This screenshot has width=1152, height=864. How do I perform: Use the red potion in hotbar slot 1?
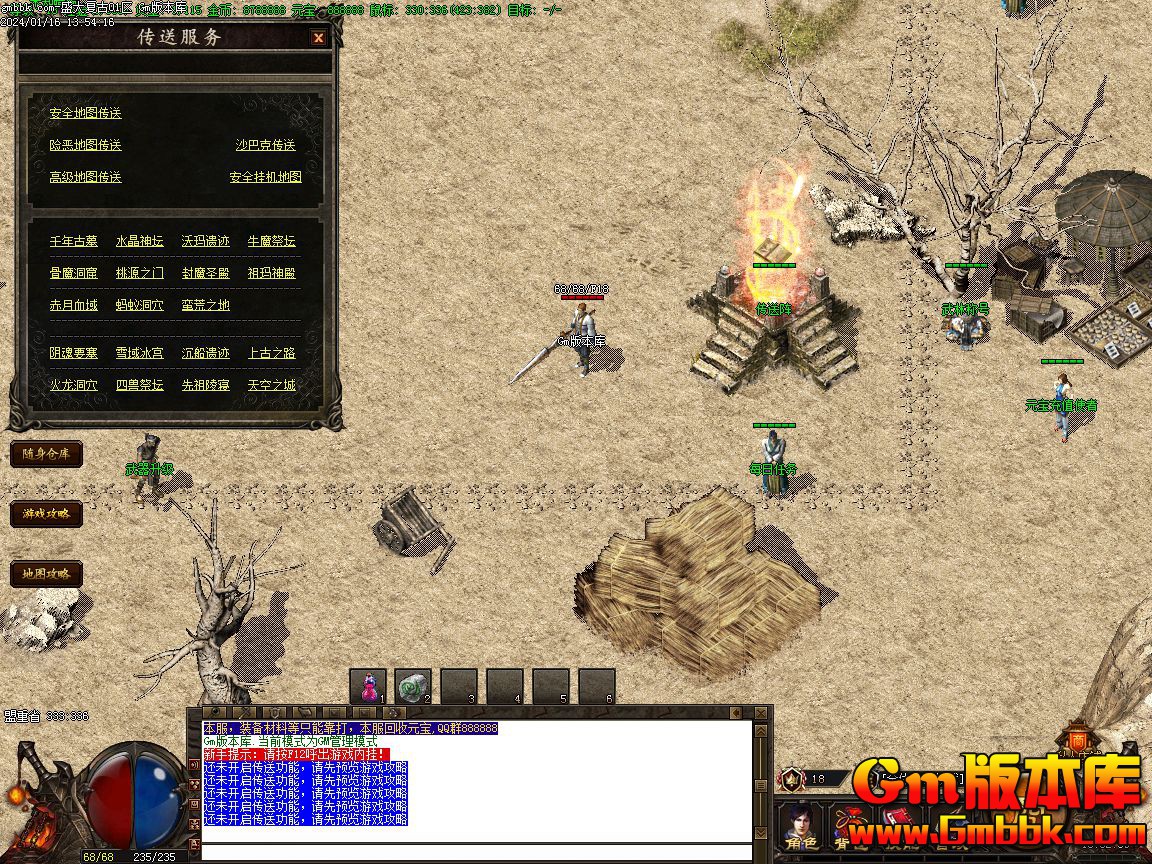tap(368, 686)
